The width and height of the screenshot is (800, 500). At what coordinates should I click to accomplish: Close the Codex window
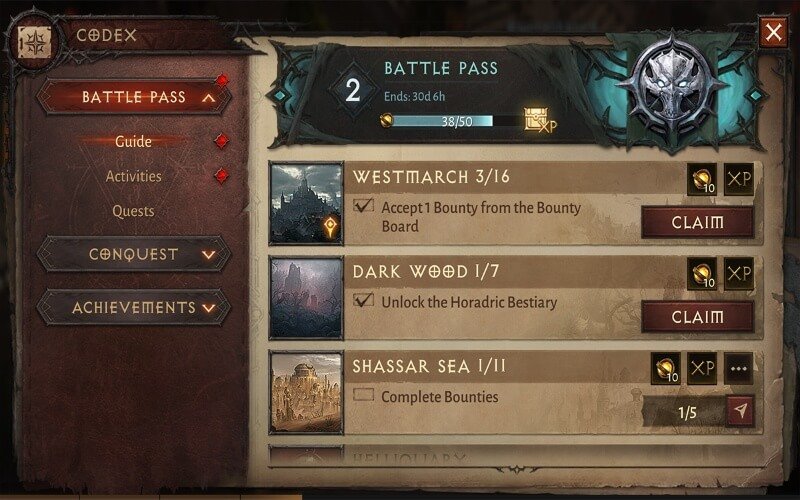773,33
